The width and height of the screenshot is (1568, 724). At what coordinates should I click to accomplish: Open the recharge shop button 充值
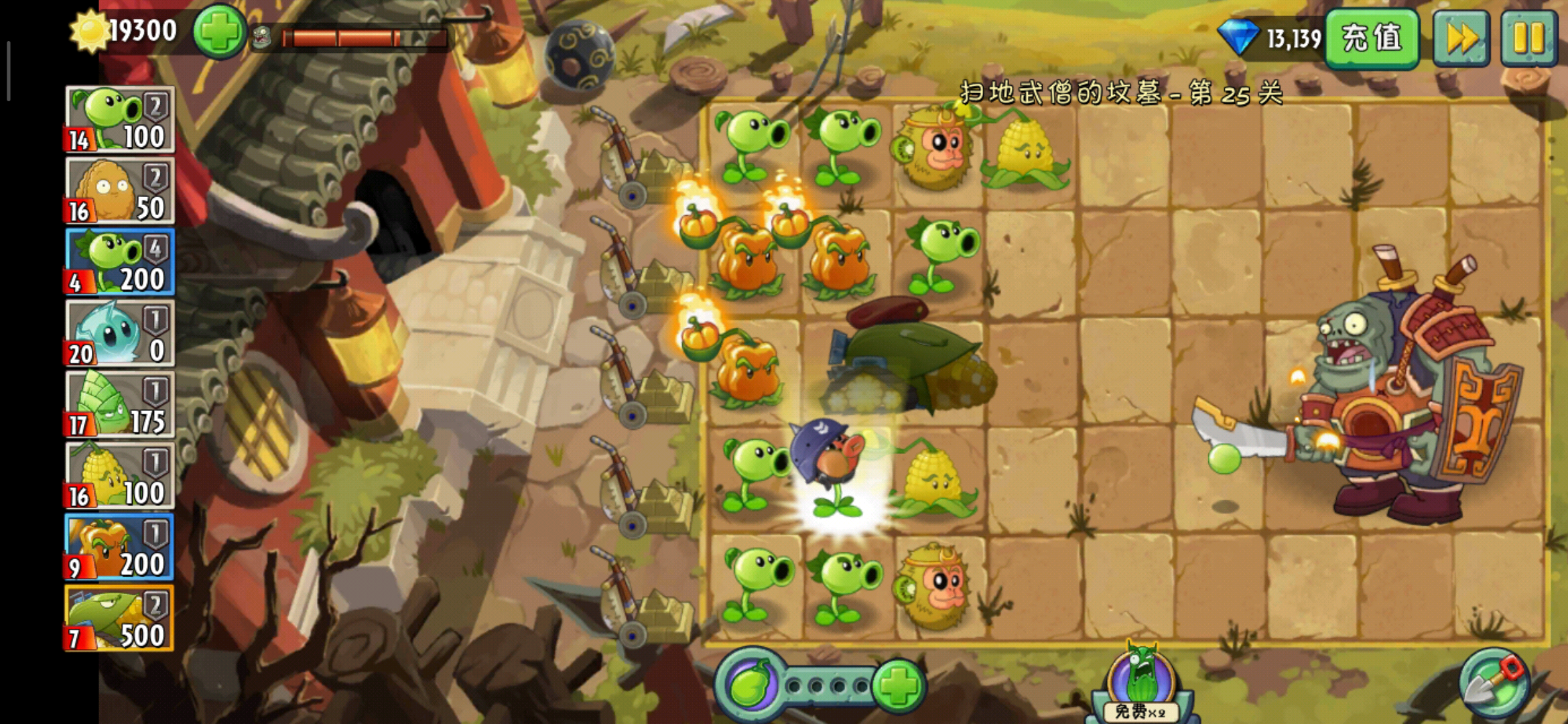click(x=1371, y=38)
